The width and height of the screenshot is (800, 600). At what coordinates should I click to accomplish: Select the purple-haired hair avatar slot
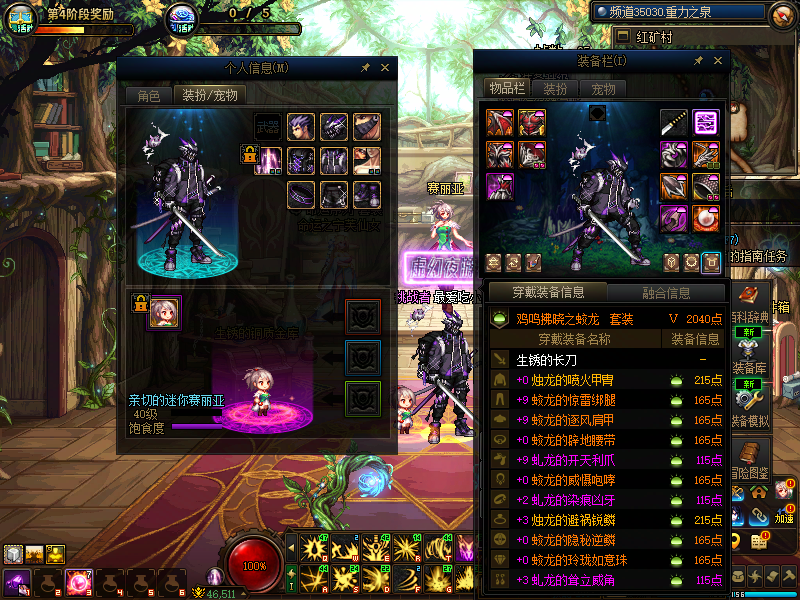[x=301, y=127]
